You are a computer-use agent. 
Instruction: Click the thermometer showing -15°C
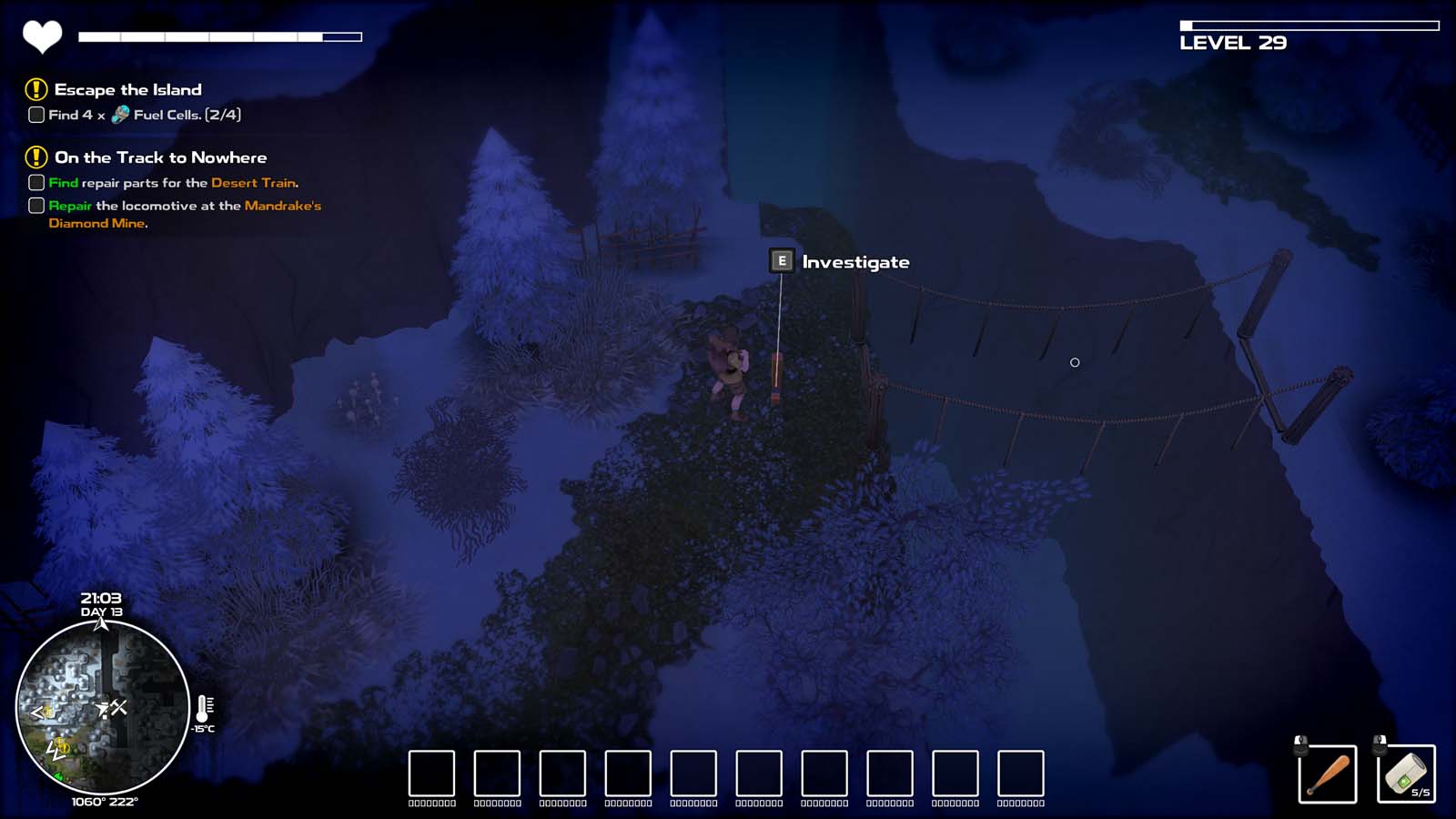202,709
